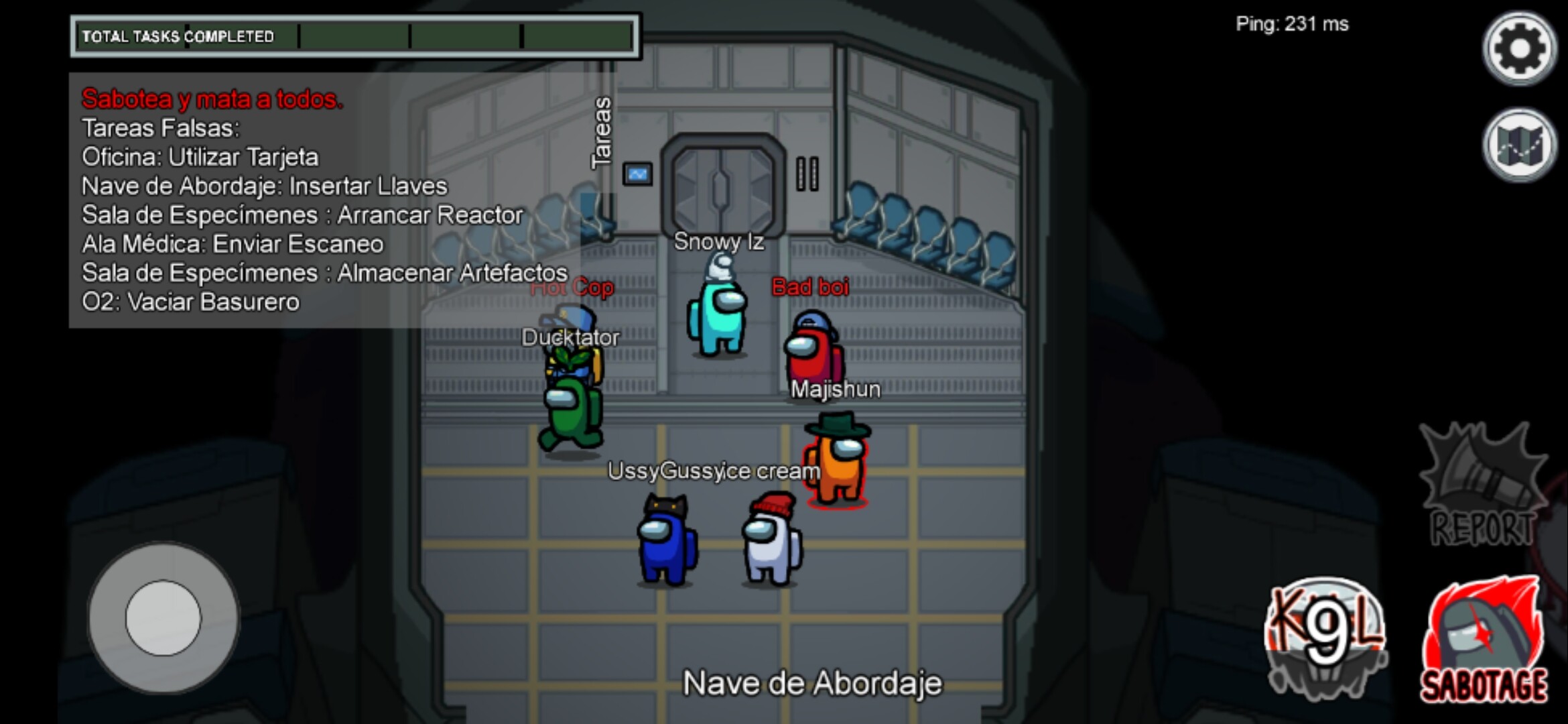Tap the virtual joystick knob

coord(163,617)
